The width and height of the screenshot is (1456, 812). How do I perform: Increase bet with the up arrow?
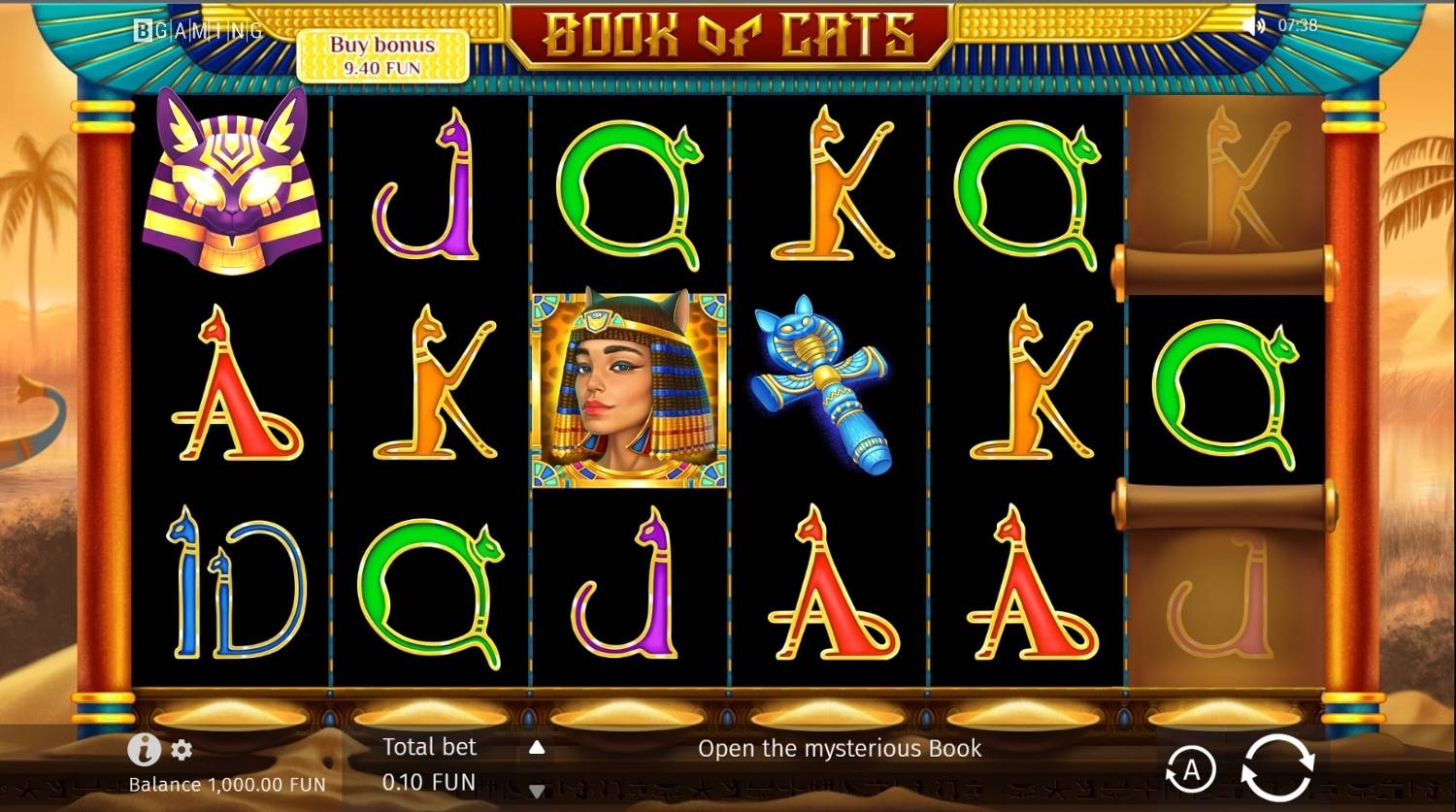tap(538, 748)
